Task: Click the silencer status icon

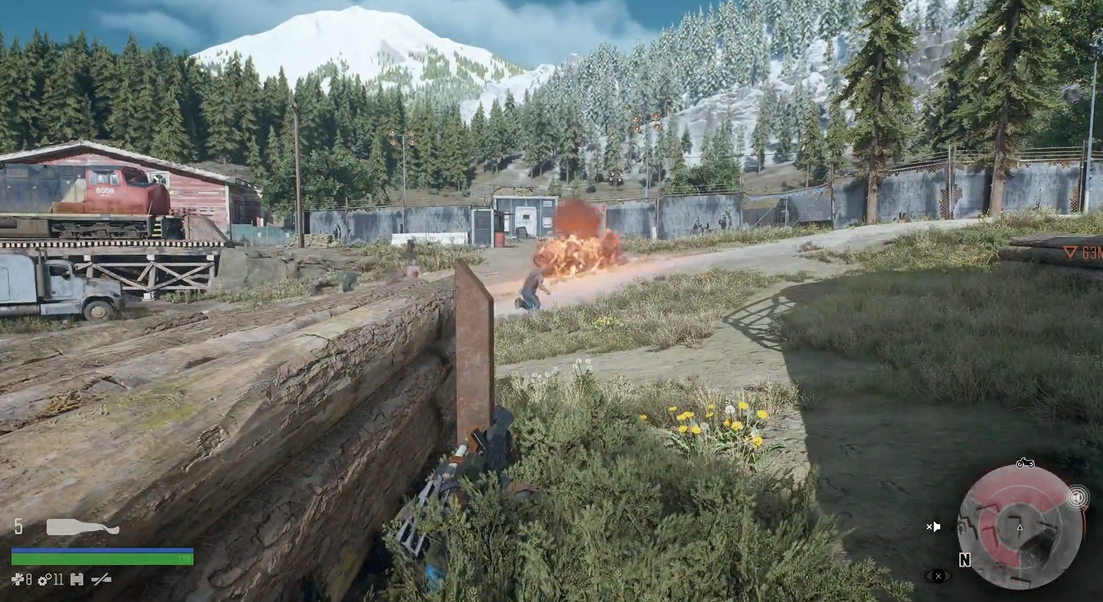Action: tap(76, 579)
